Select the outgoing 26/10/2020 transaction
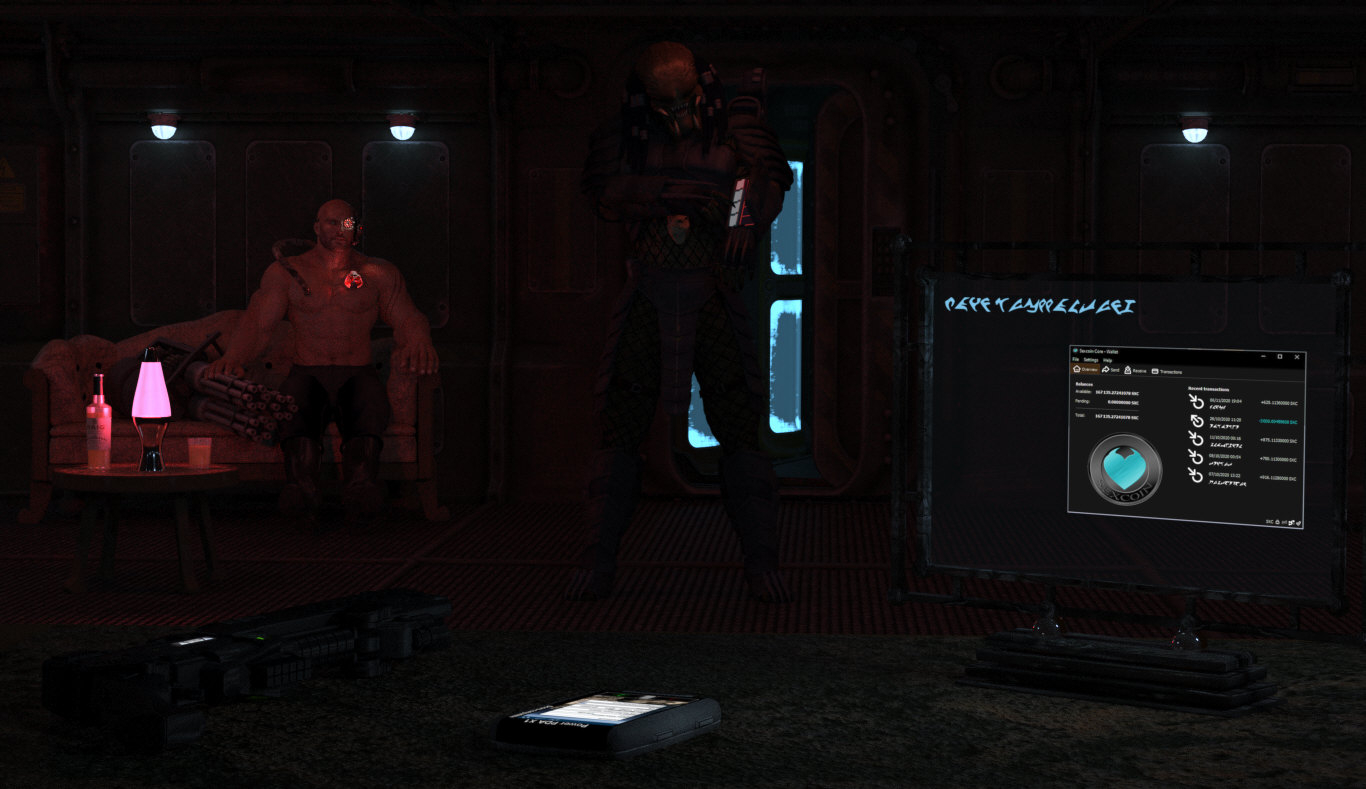 pyautogui.click(x=1245, y=421)
